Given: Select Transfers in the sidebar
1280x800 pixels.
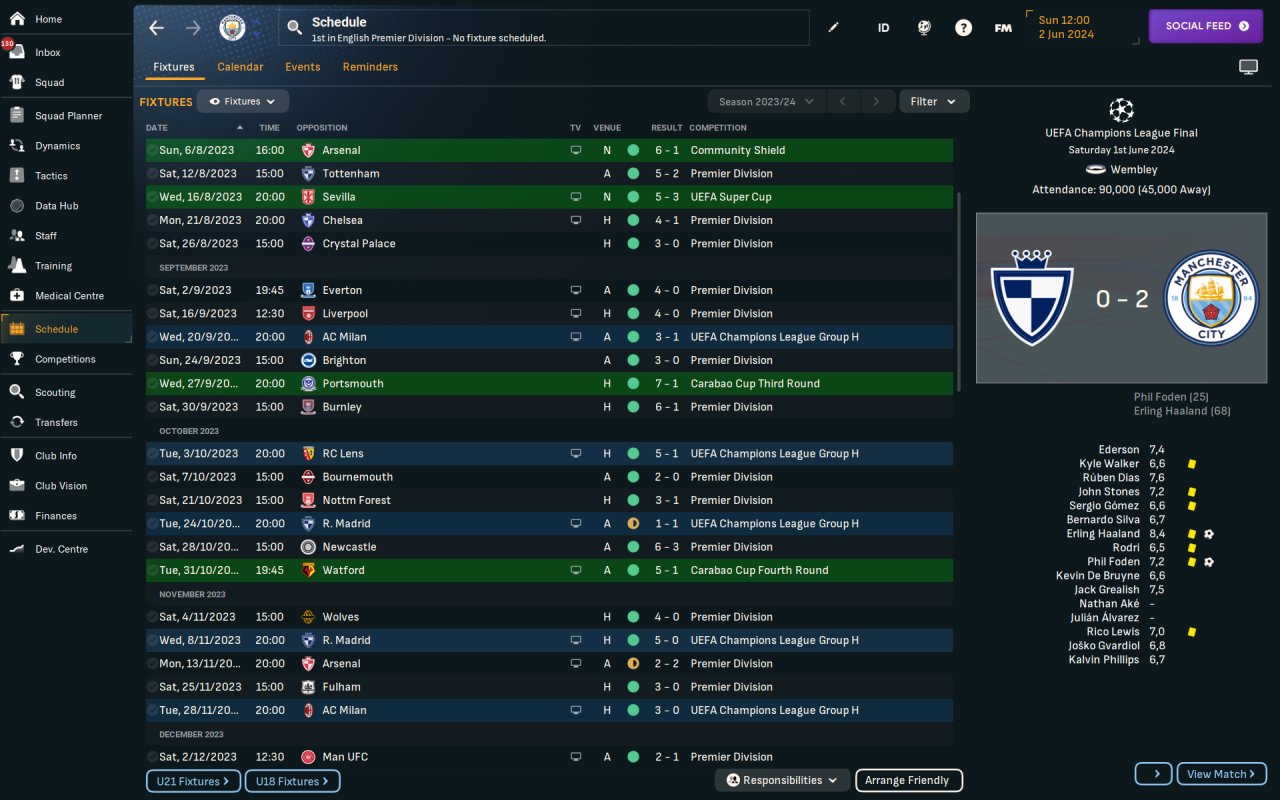Looking at the screenshot, I should point(56,422).
